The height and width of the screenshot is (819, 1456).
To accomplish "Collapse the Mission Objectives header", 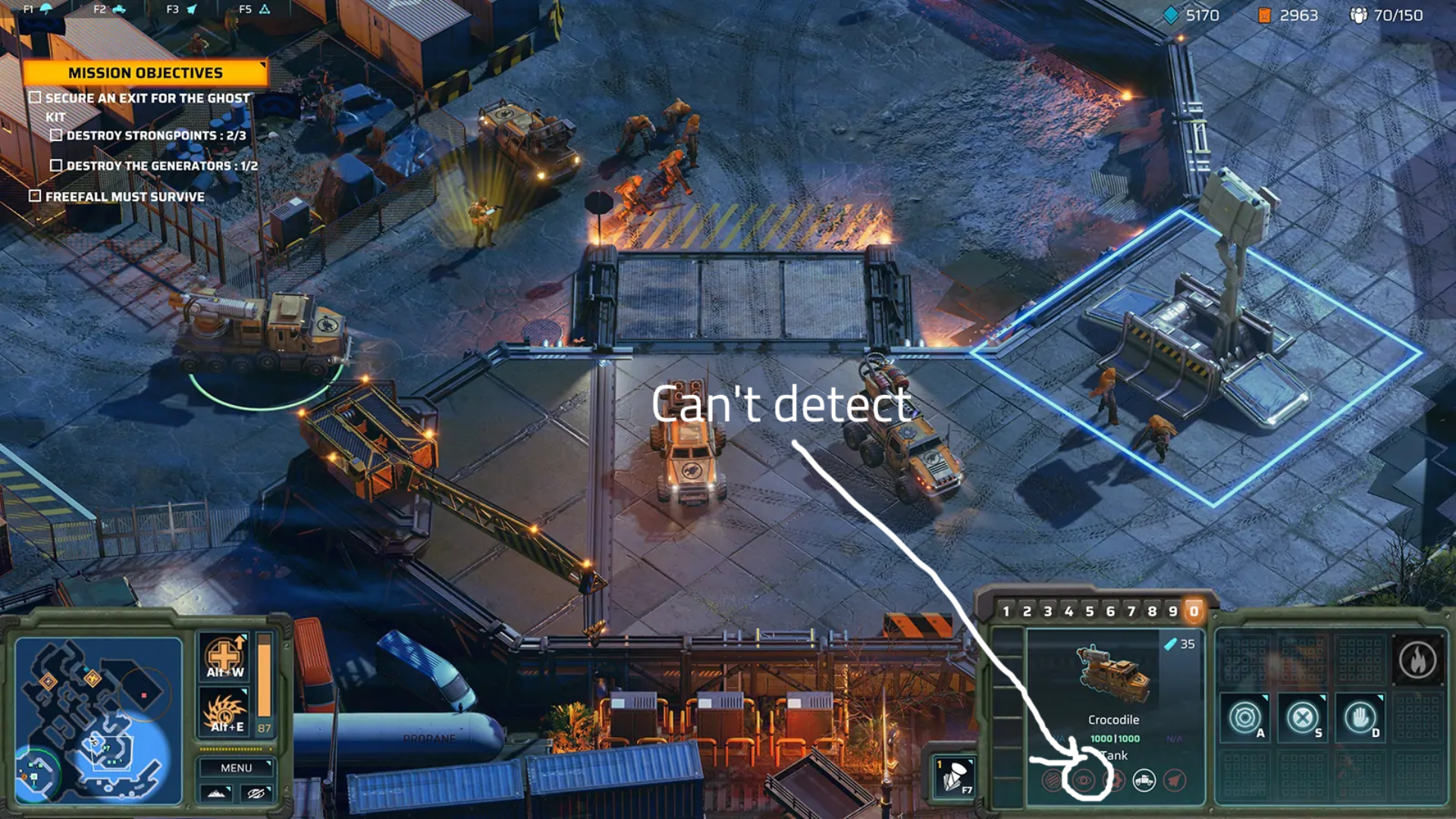I will coord(145,73).
